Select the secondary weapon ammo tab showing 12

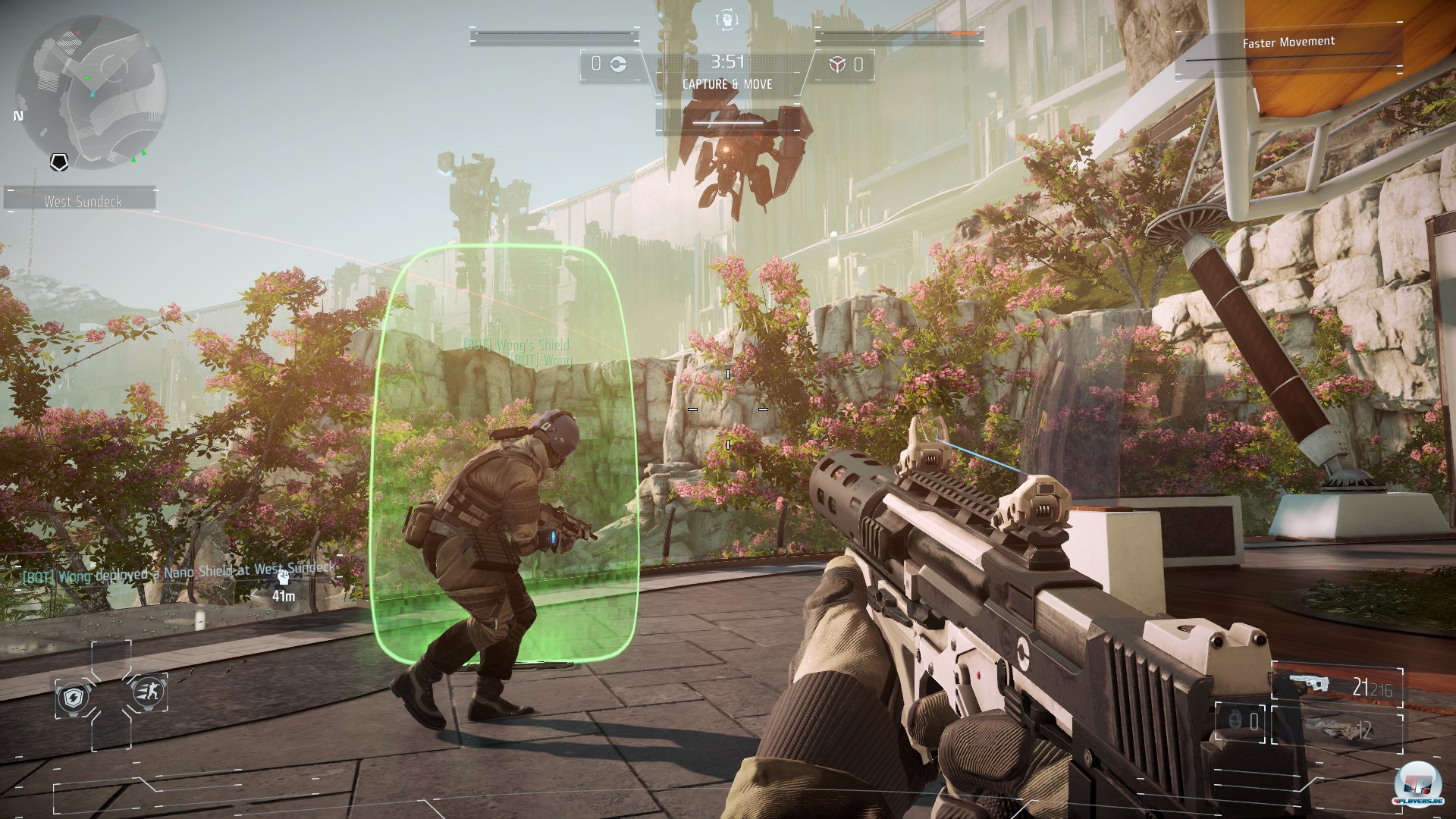(1363, 730)
